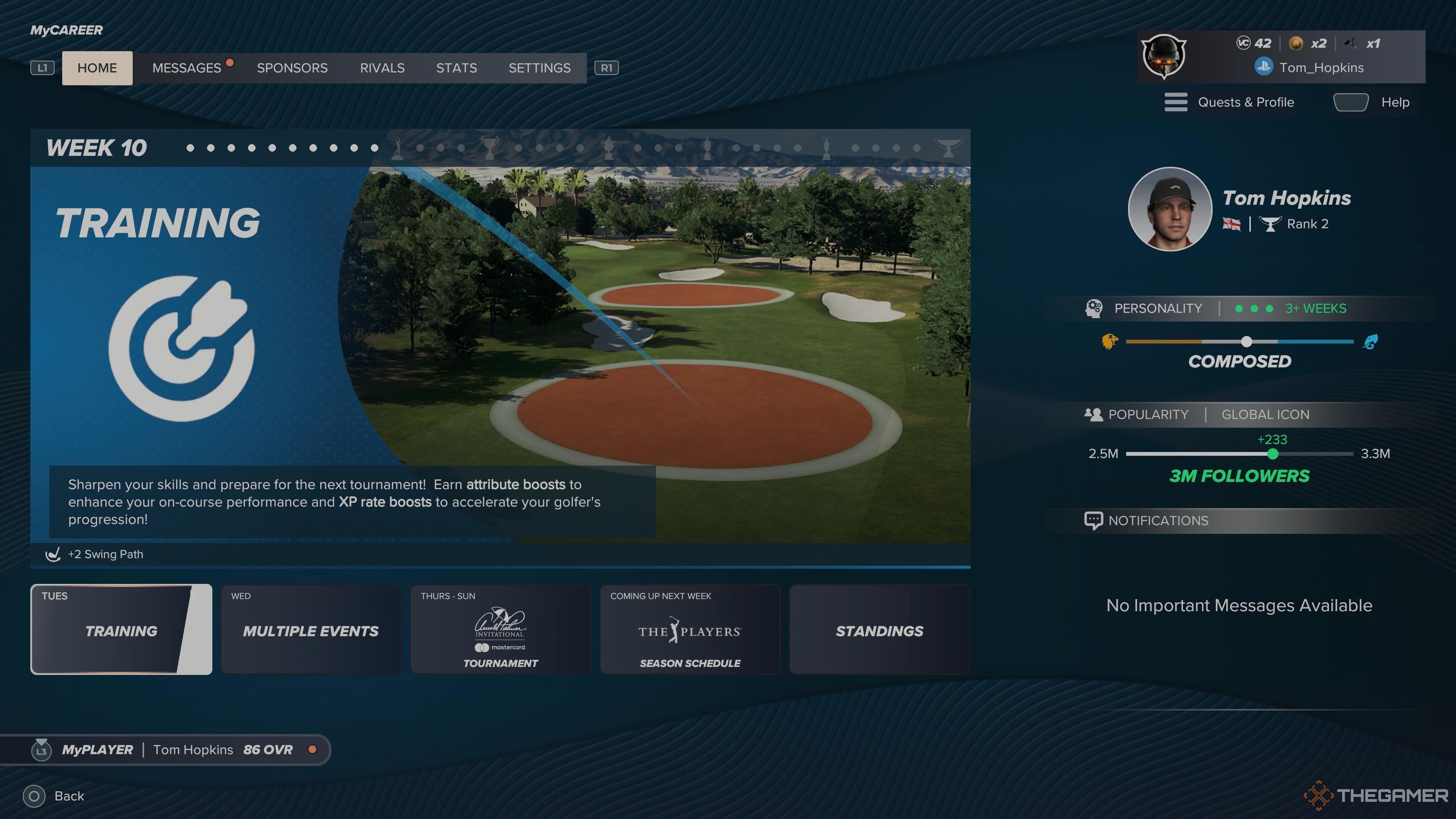1456x819 pixels.
Task: Click Tom Hopkins' circular avatar portrait
Action: tap(1170, 209)
